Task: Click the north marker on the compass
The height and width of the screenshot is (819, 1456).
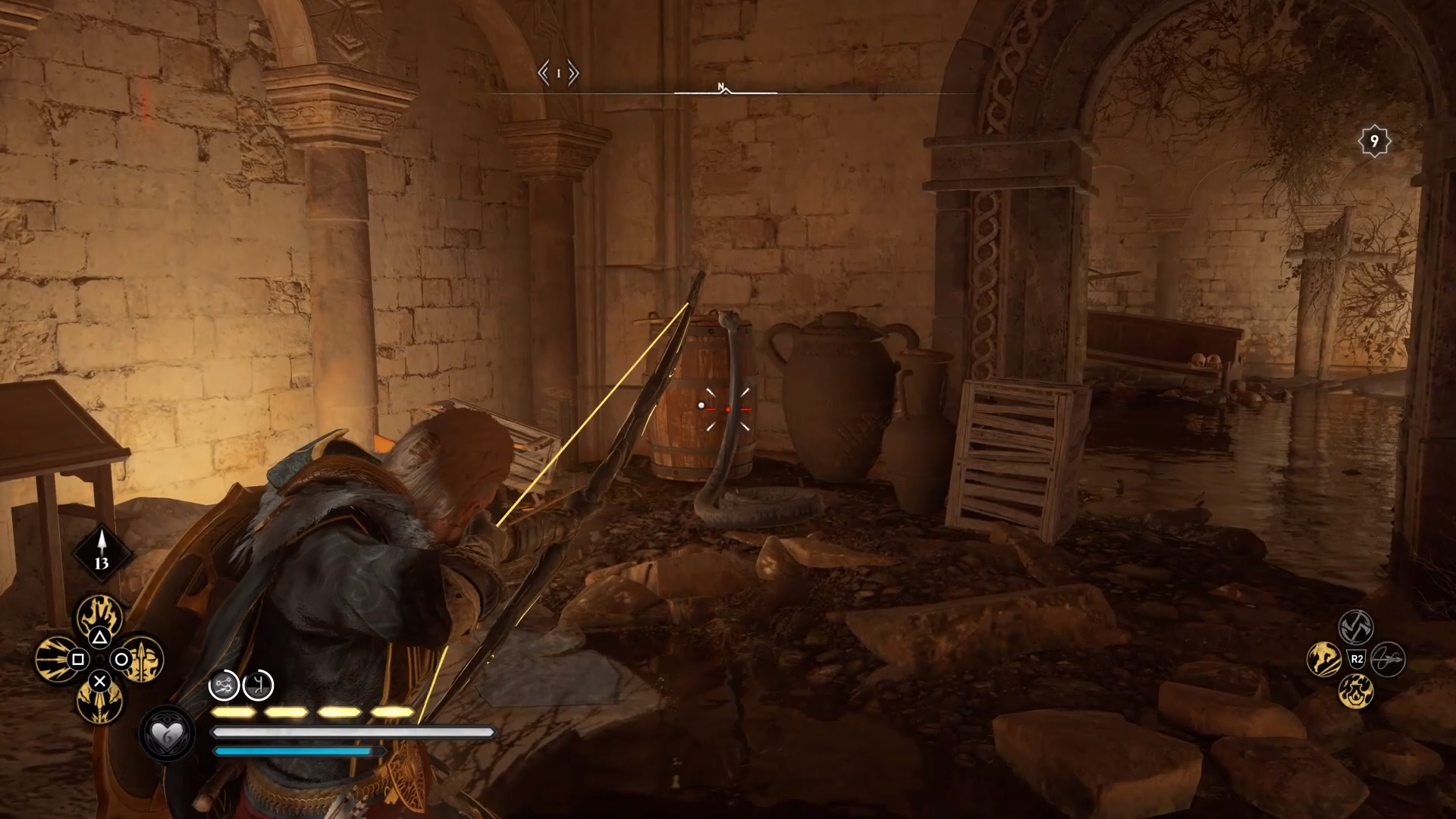Action: tap(721, 87)
